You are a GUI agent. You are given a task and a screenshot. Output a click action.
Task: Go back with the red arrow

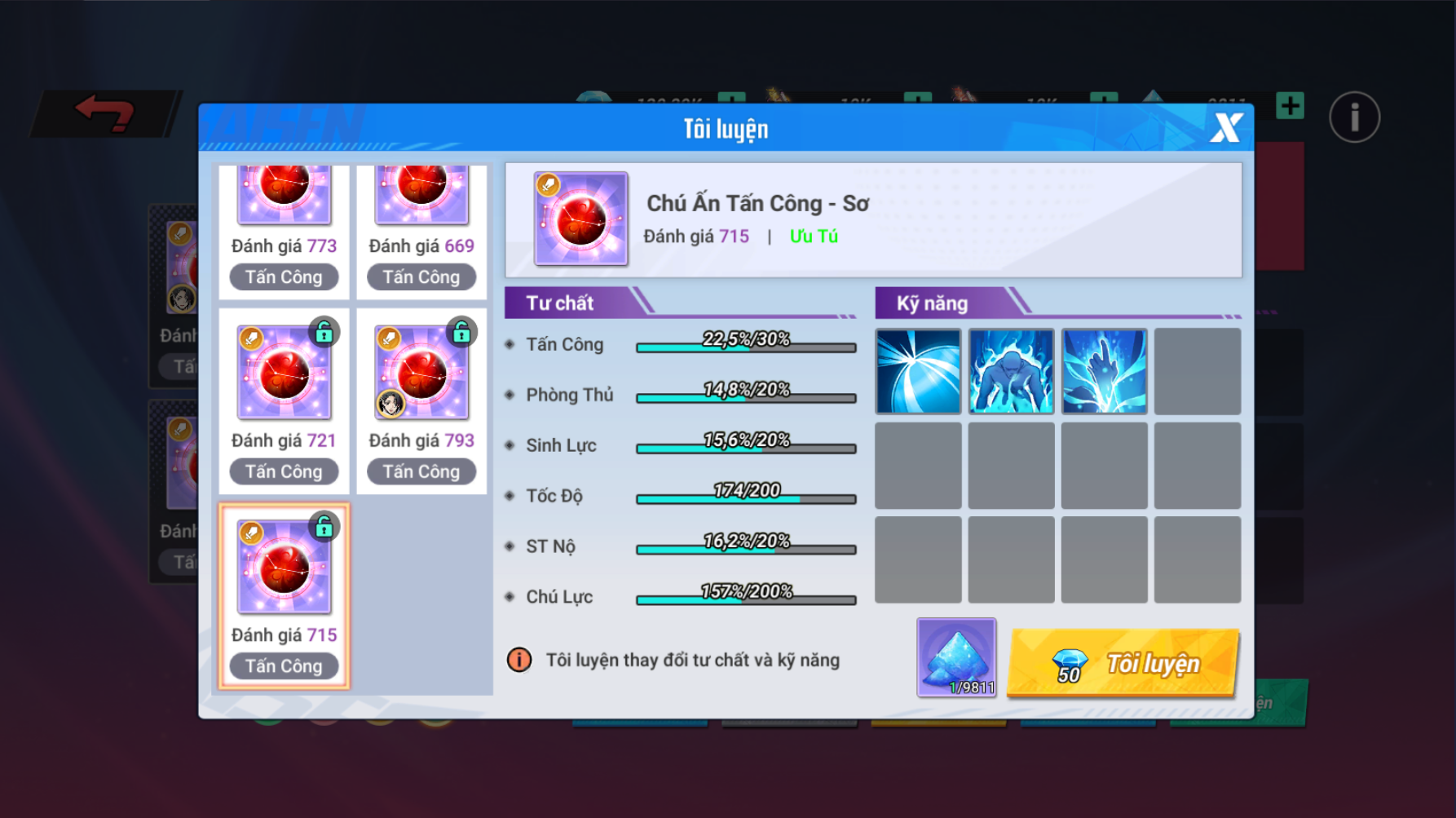(104, 113)
